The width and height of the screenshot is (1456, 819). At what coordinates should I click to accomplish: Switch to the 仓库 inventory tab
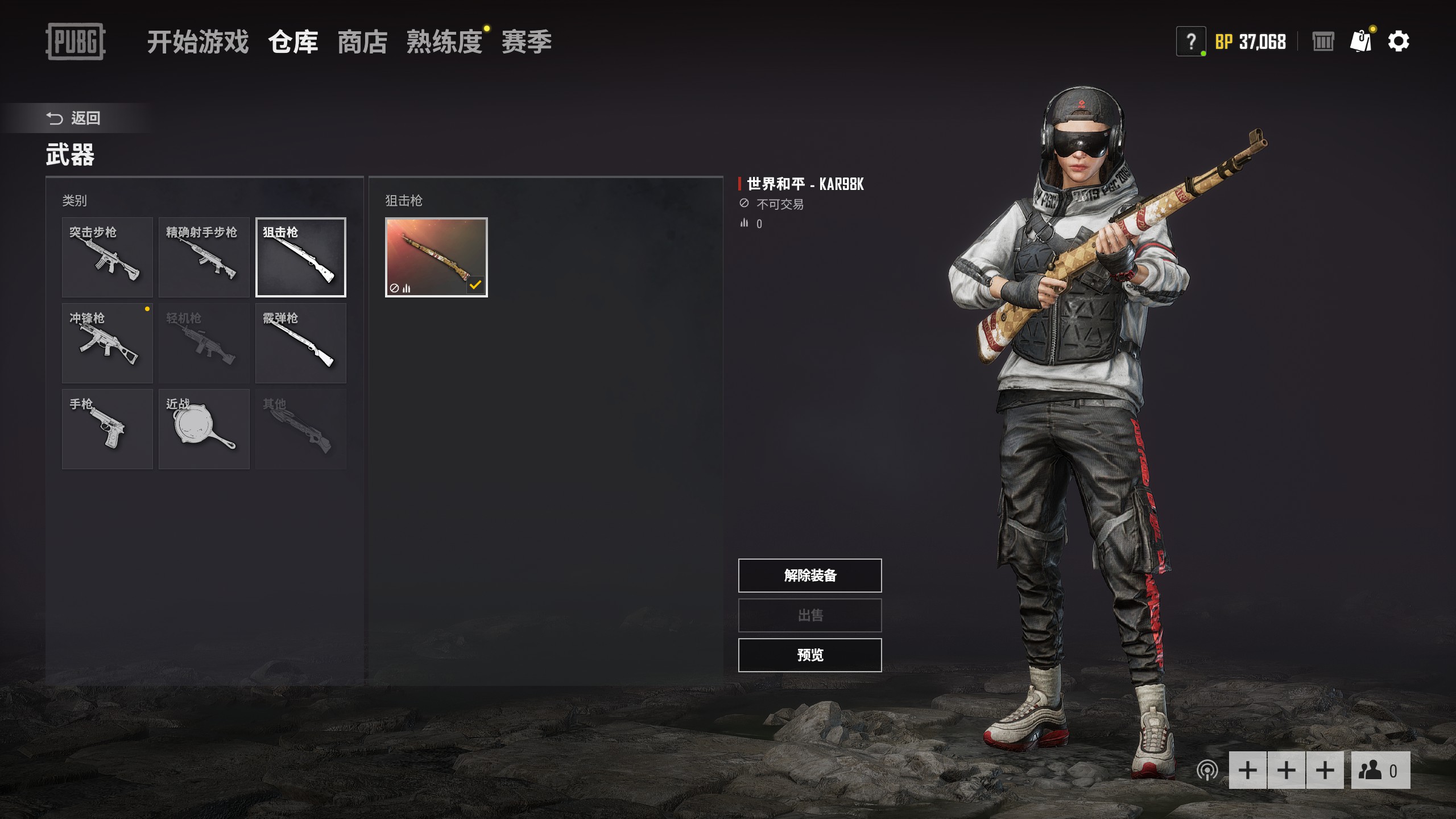293,42
